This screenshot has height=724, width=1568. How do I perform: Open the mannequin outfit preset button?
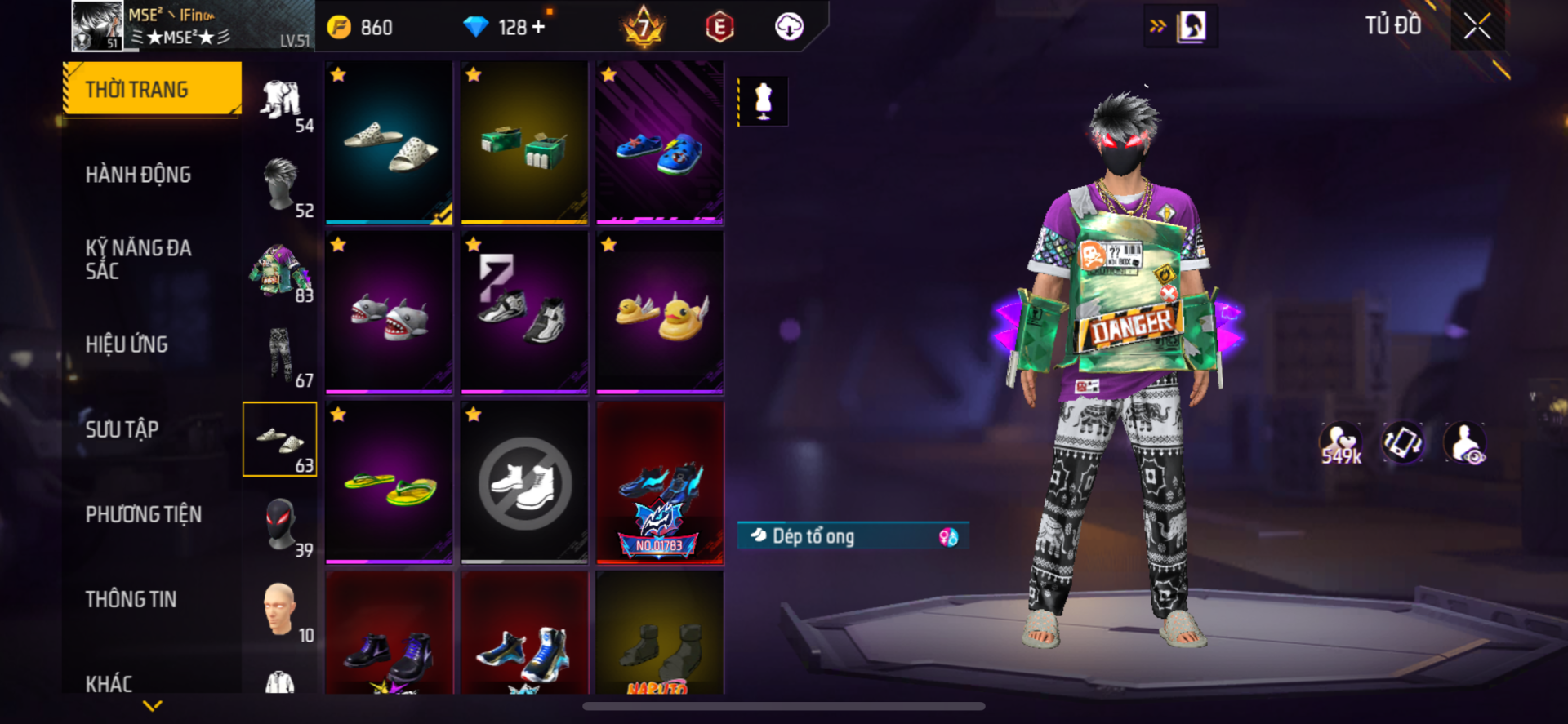[x=763, y=101]
